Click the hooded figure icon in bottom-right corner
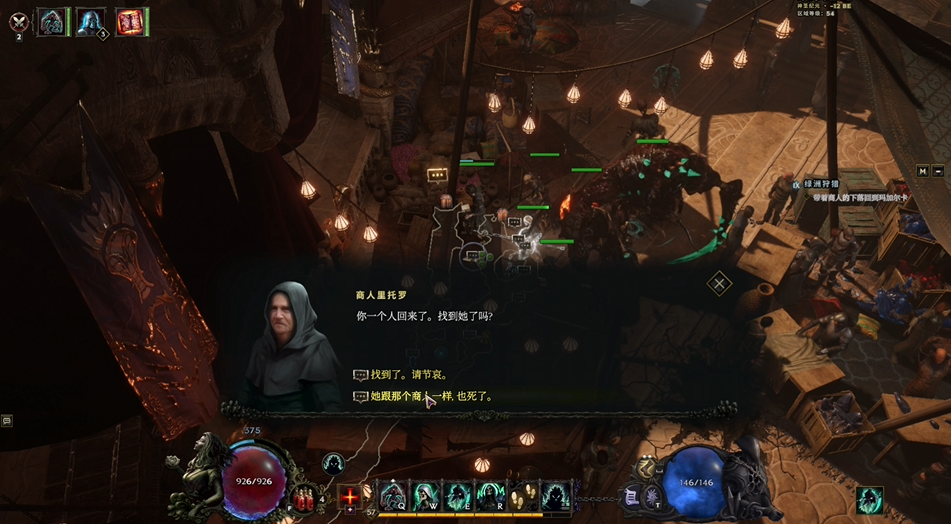This screenshot has width=951, height=524. (868, 500)
